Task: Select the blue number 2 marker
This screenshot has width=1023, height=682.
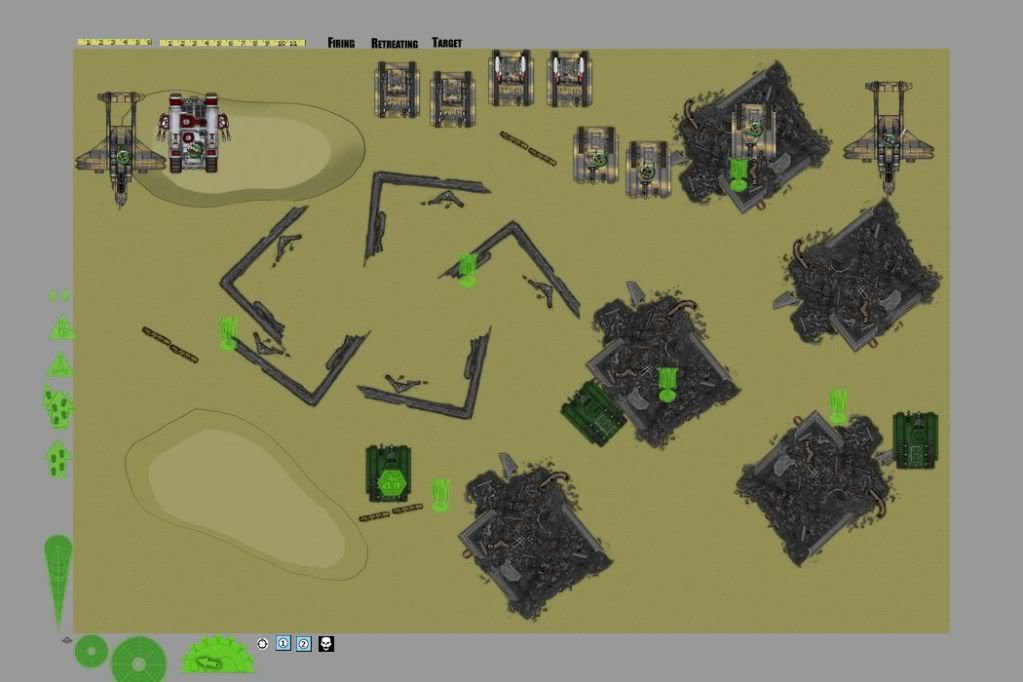Action: coord(304,643)
